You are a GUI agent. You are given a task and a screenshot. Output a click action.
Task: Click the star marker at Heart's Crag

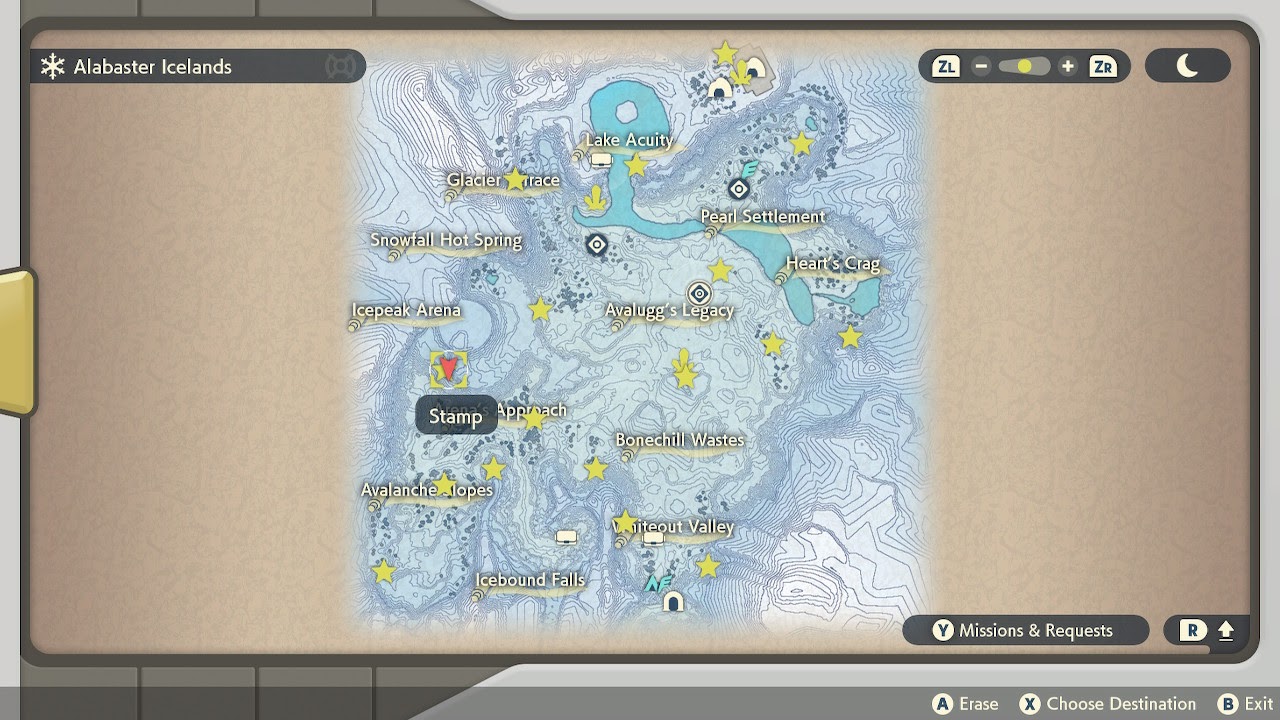point(849,337)
